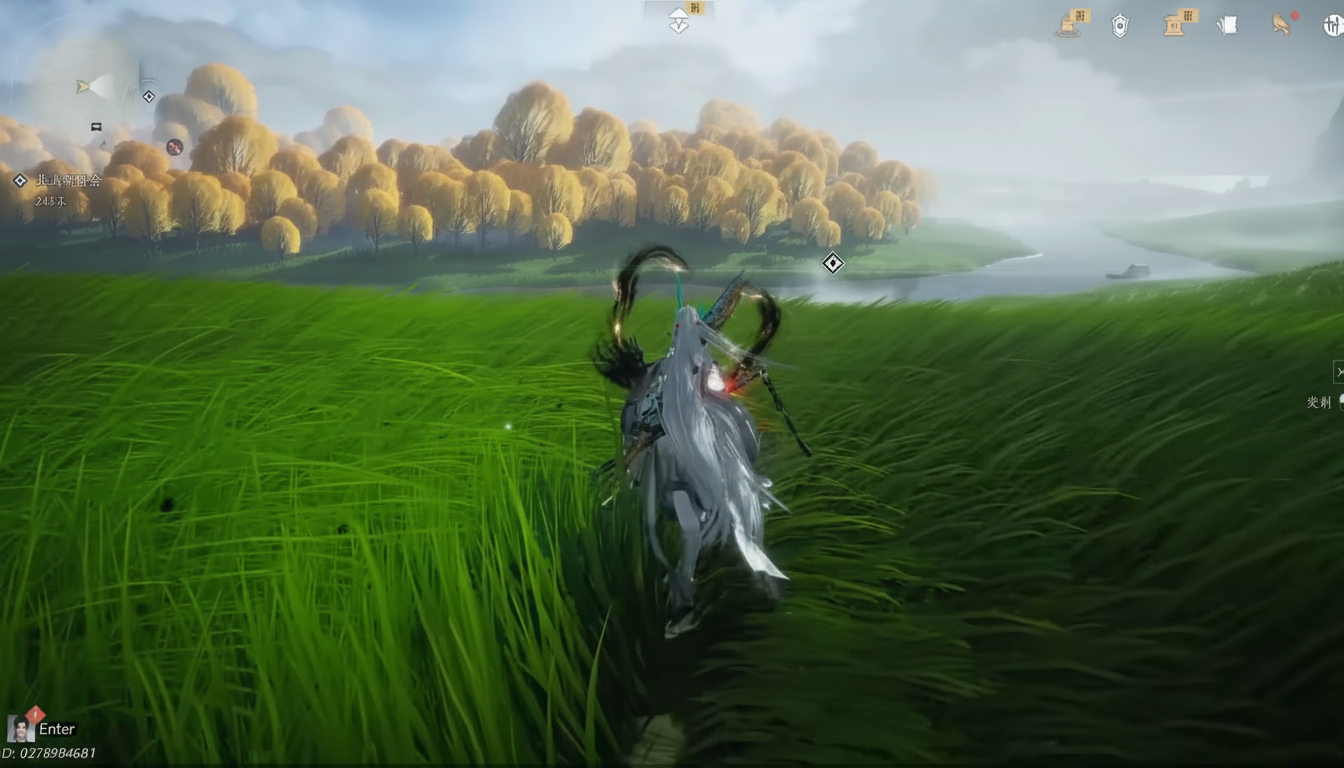
Task: Click the white shield emblem icon
Action: tap(1120, 26)
